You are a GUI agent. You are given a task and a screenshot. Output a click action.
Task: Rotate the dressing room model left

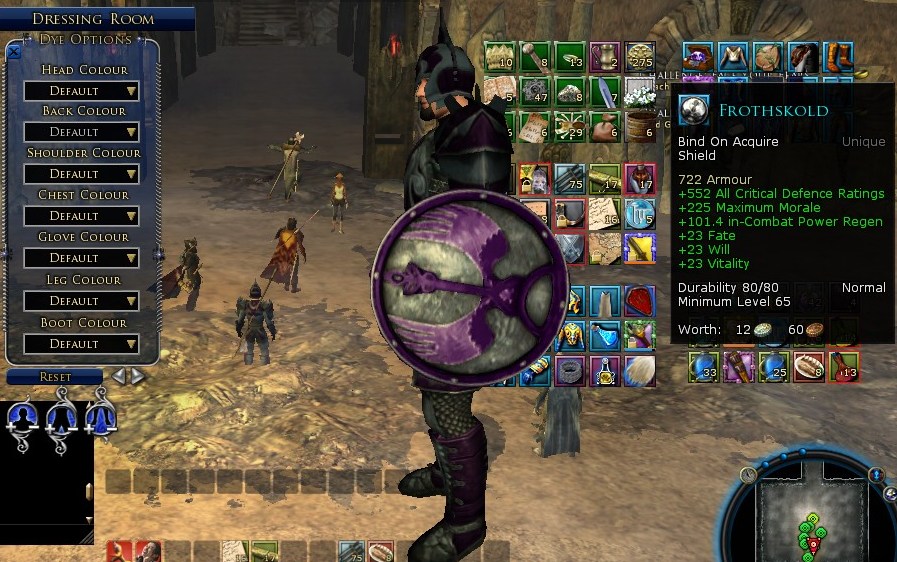tap(118, 377)
